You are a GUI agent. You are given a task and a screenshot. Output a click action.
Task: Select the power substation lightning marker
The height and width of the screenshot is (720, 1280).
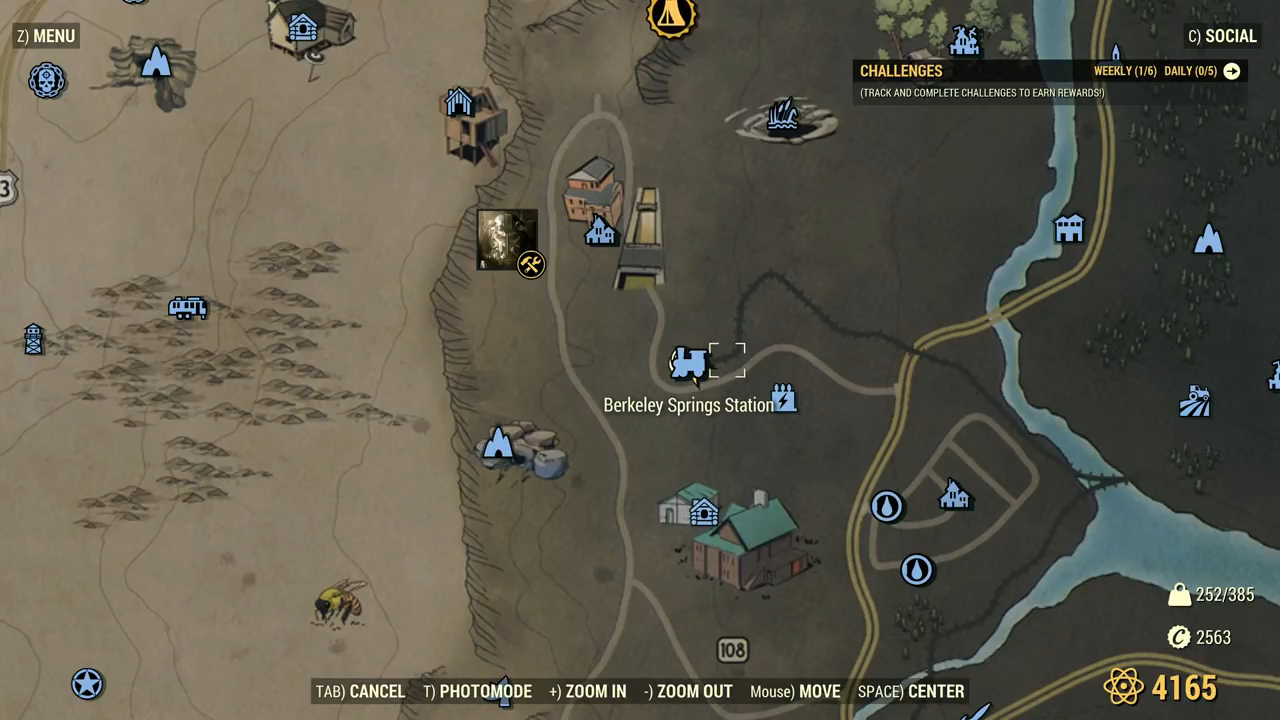pos(784,399)
